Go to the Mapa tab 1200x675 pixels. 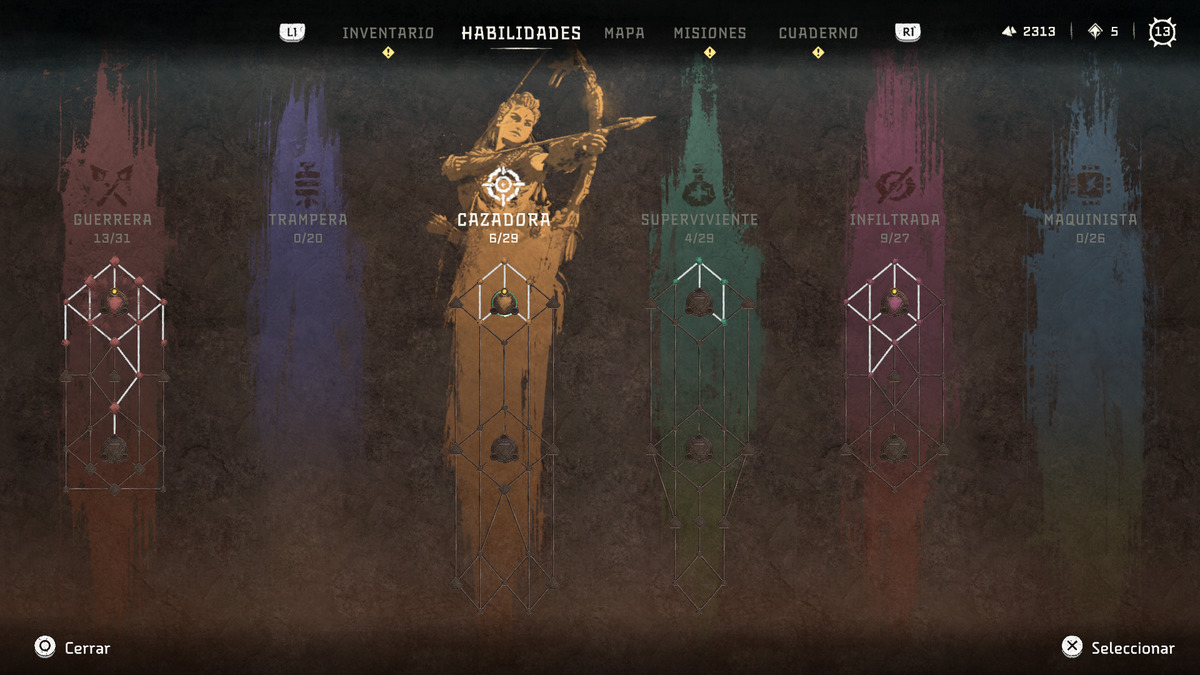(624, 33)
